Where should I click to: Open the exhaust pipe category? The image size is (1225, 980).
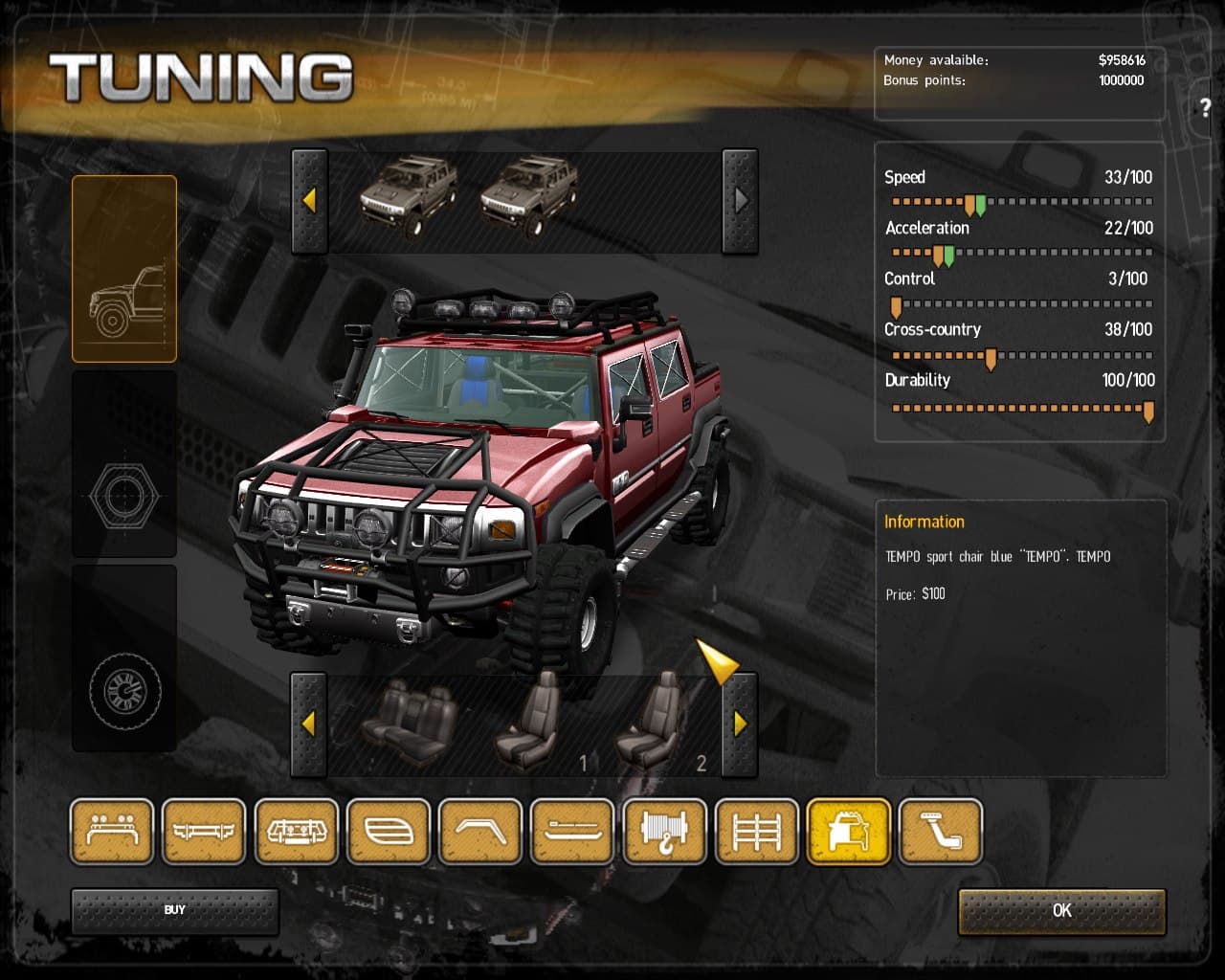(x=942, y=832)
